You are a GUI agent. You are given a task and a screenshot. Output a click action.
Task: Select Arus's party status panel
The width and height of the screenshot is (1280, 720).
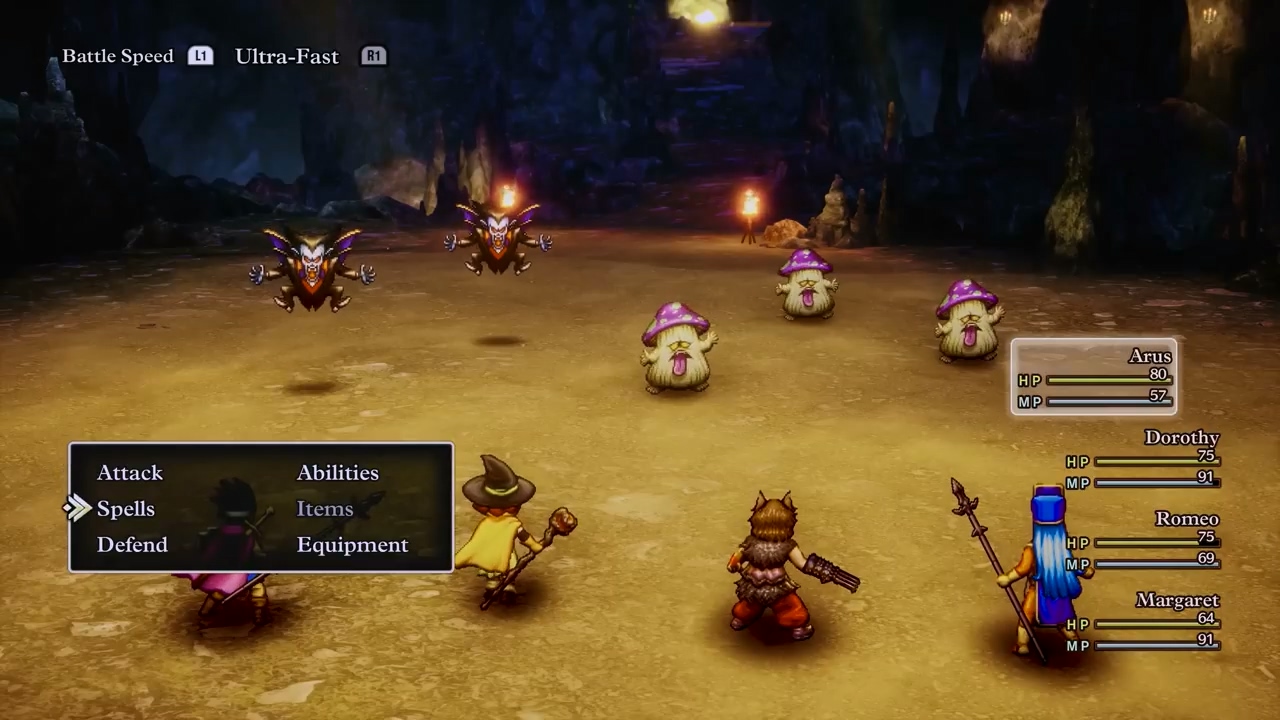[1094, 377]
